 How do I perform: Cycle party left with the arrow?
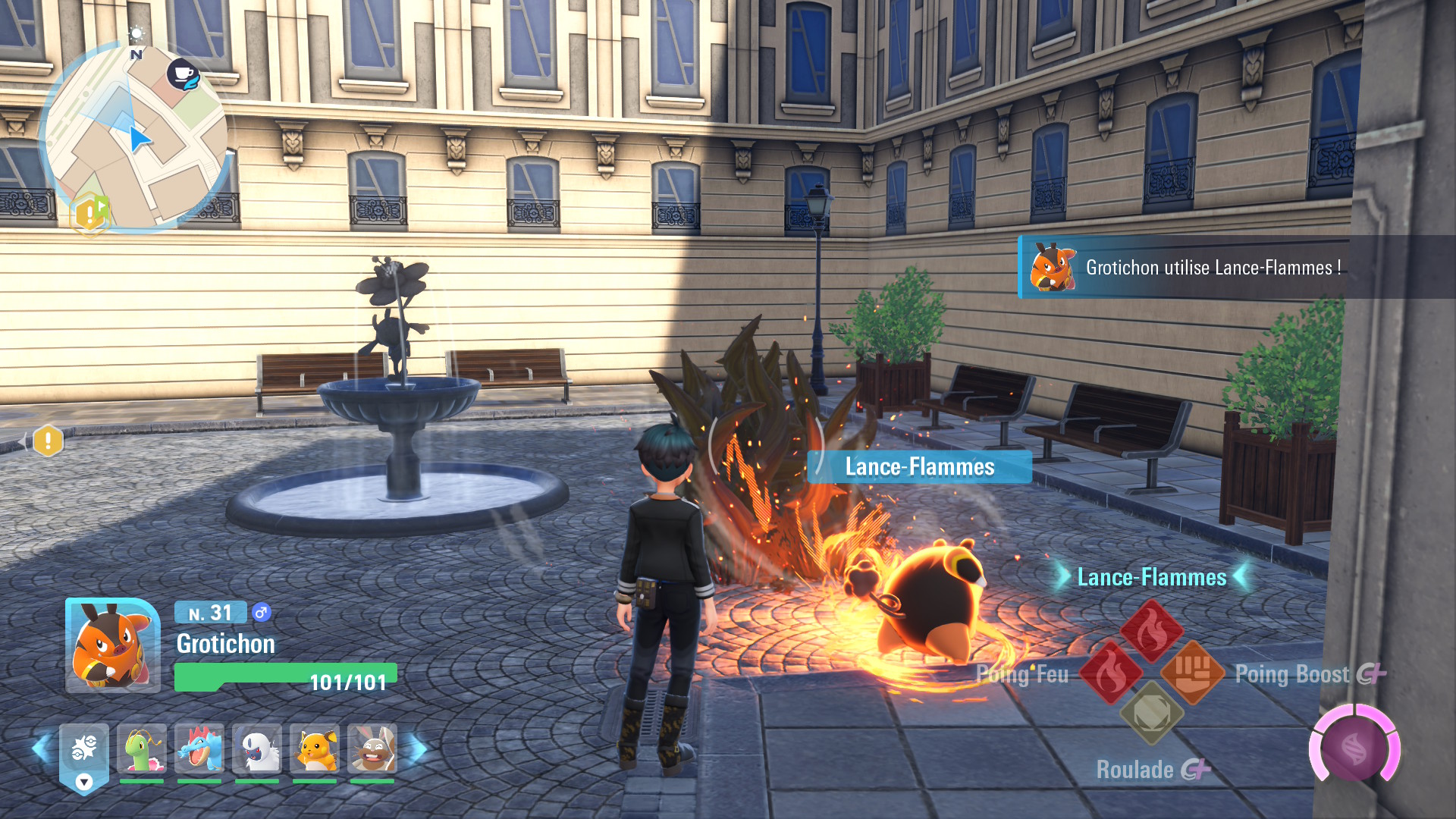click(41, 748)
